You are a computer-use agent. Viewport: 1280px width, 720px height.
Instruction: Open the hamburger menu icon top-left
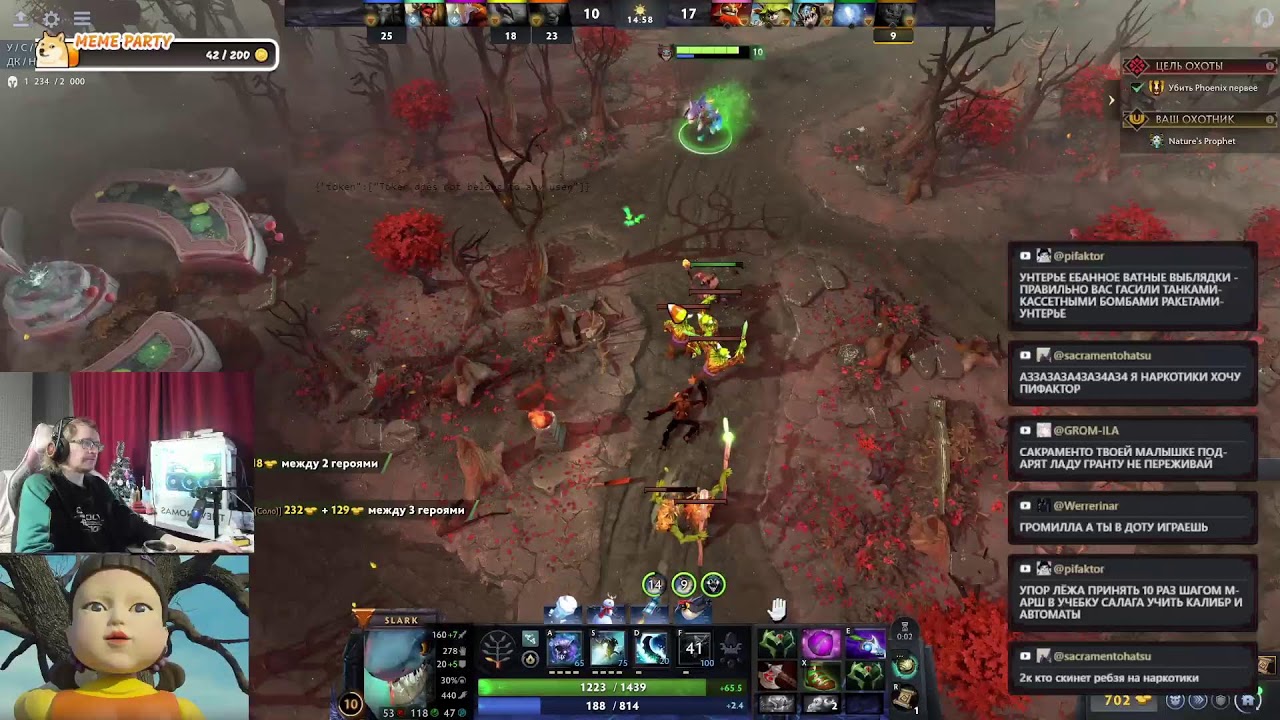pyautogui.click(x=82, y=16)
